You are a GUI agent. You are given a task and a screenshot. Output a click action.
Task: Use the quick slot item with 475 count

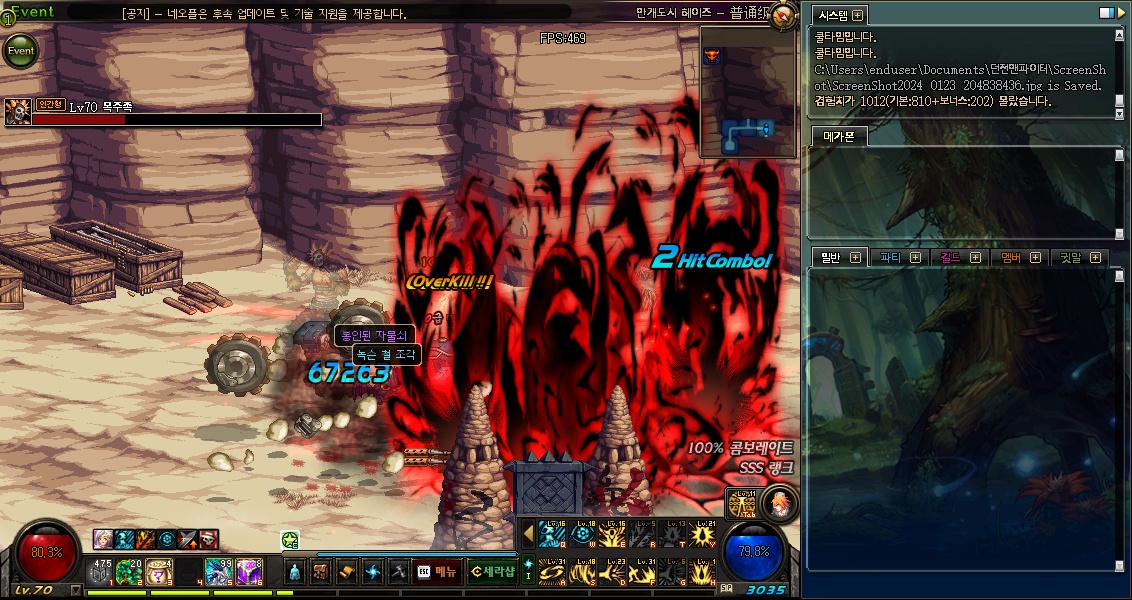(x=102, y=572)
